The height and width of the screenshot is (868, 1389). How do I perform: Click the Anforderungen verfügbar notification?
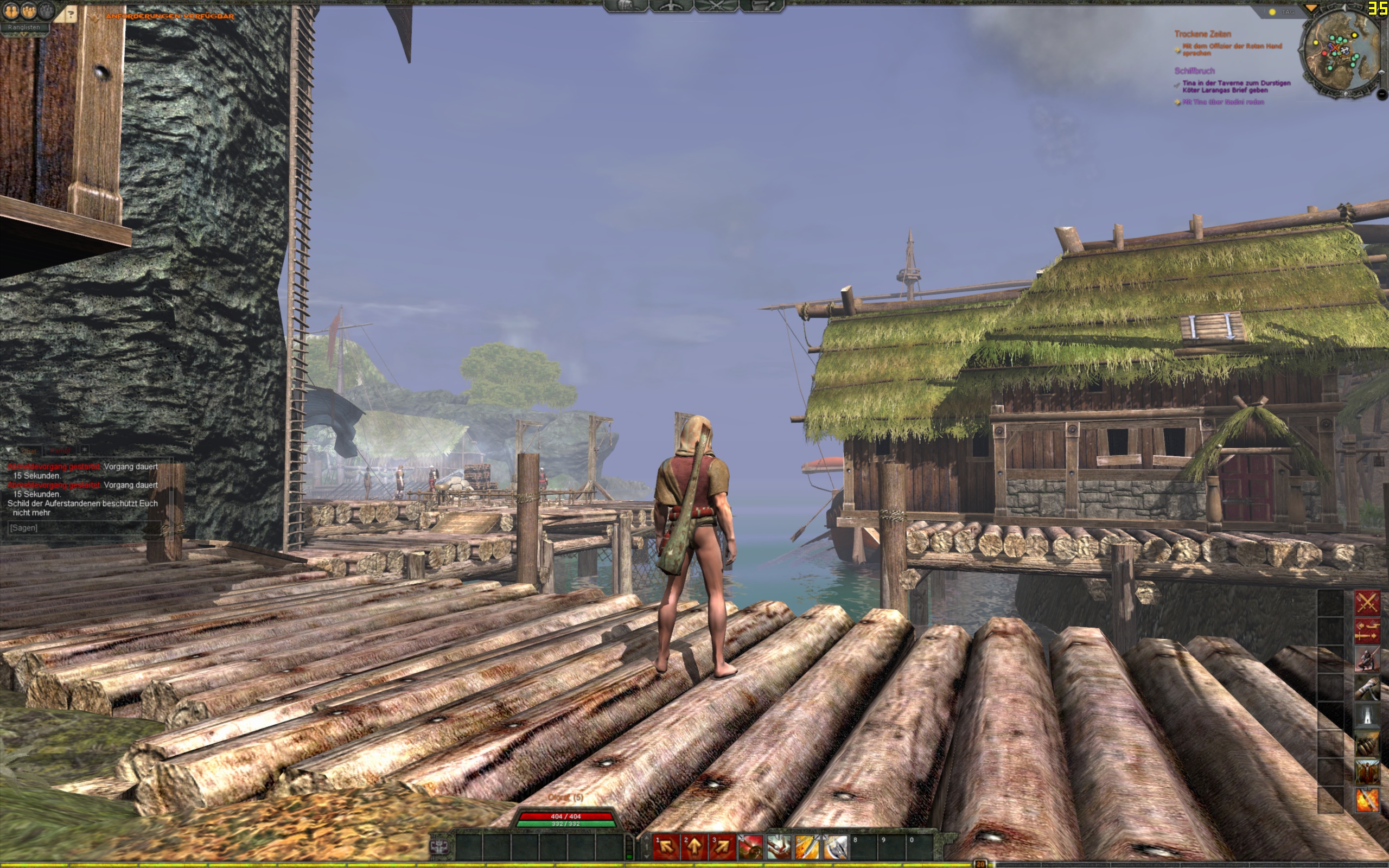[x=170, y=16]
